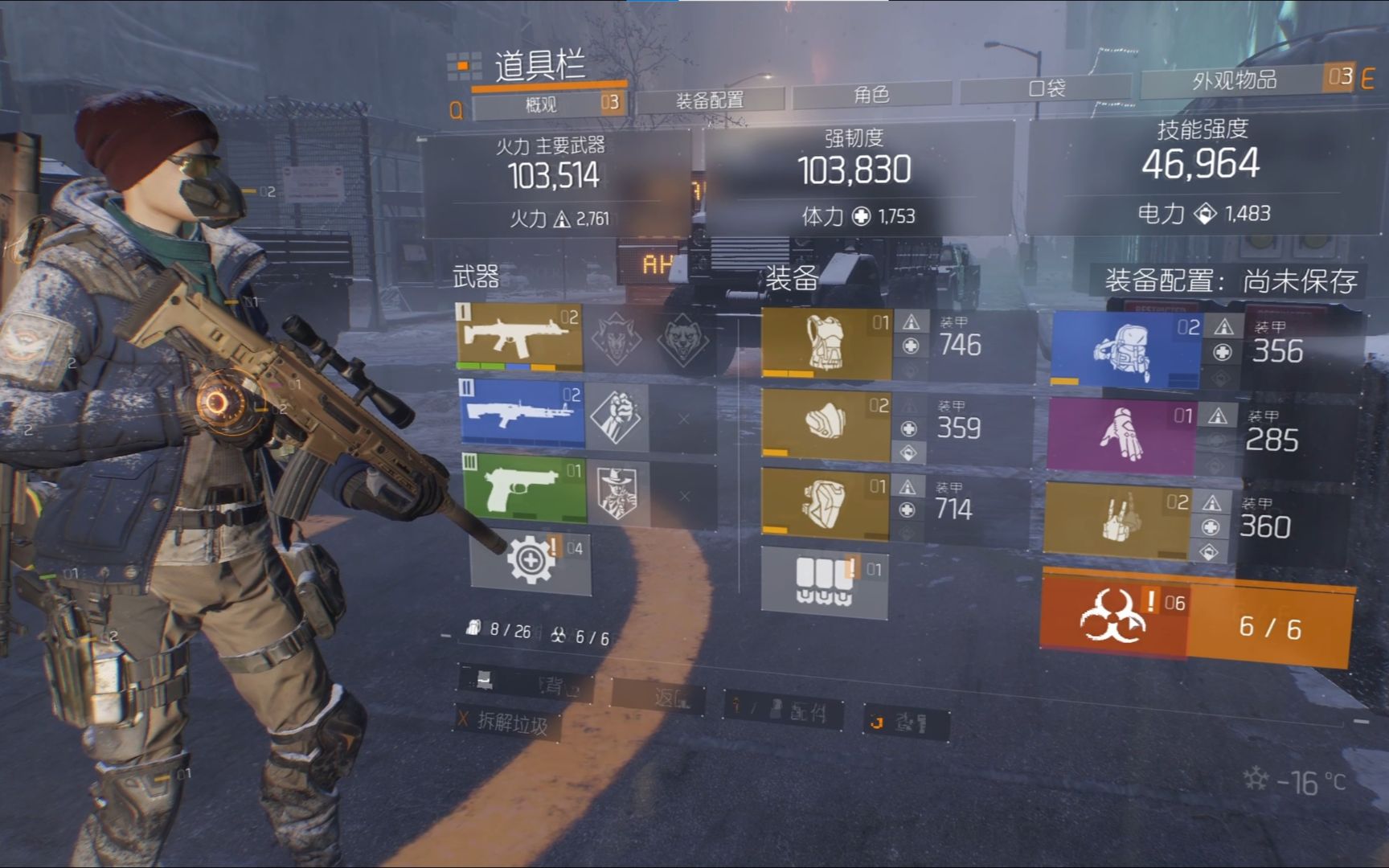Screen dimensions: 1389x868
Task: Select the mask gear slot rated 359
Action: click(826, 424)
